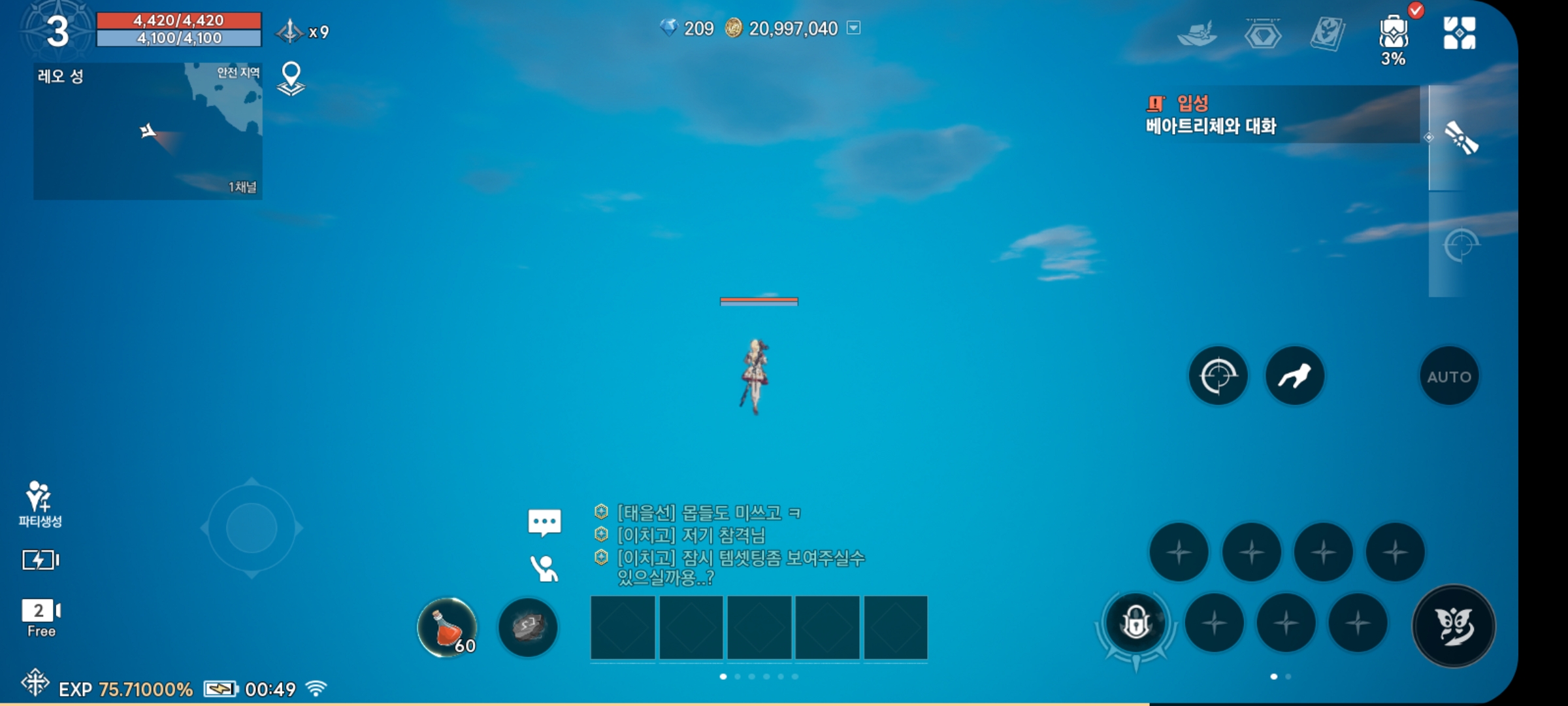Viewport: 1568px width, 706px height.
Task: Open the main menu grid icon
Action: [1459, 33]
